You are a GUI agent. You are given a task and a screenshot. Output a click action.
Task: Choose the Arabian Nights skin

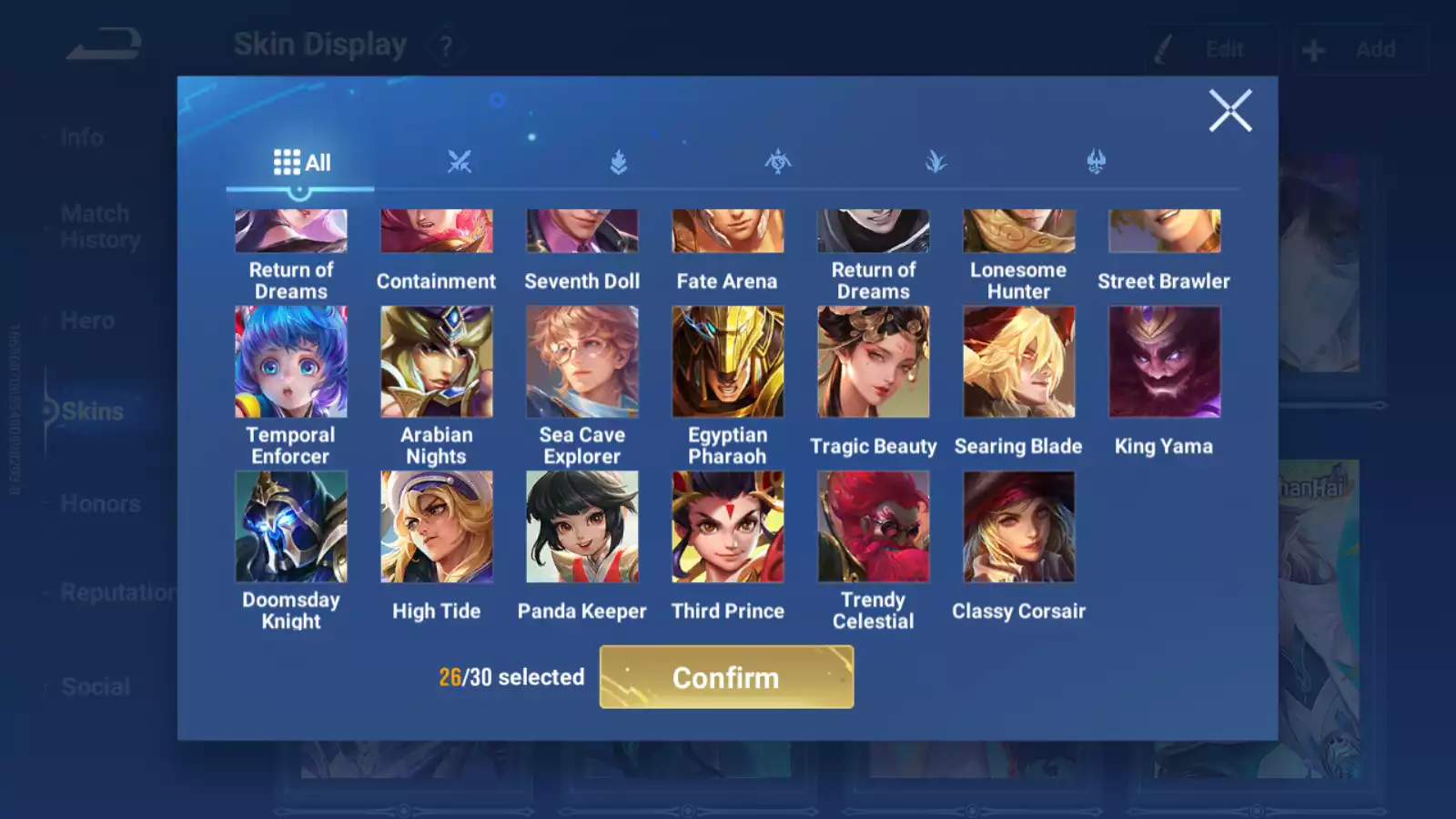pos(437,362)
